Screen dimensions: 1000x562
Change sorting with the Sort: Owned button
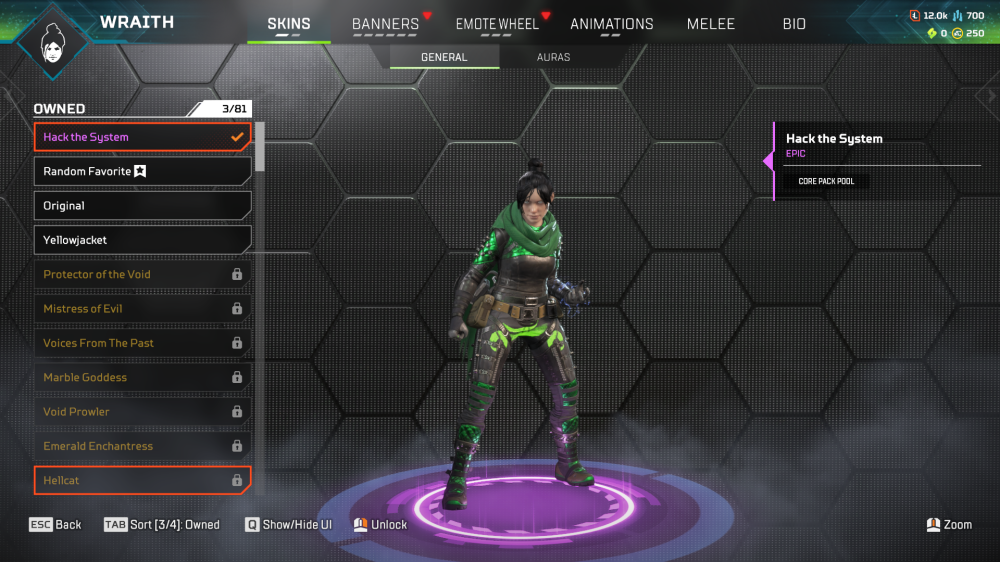point(162,525)
